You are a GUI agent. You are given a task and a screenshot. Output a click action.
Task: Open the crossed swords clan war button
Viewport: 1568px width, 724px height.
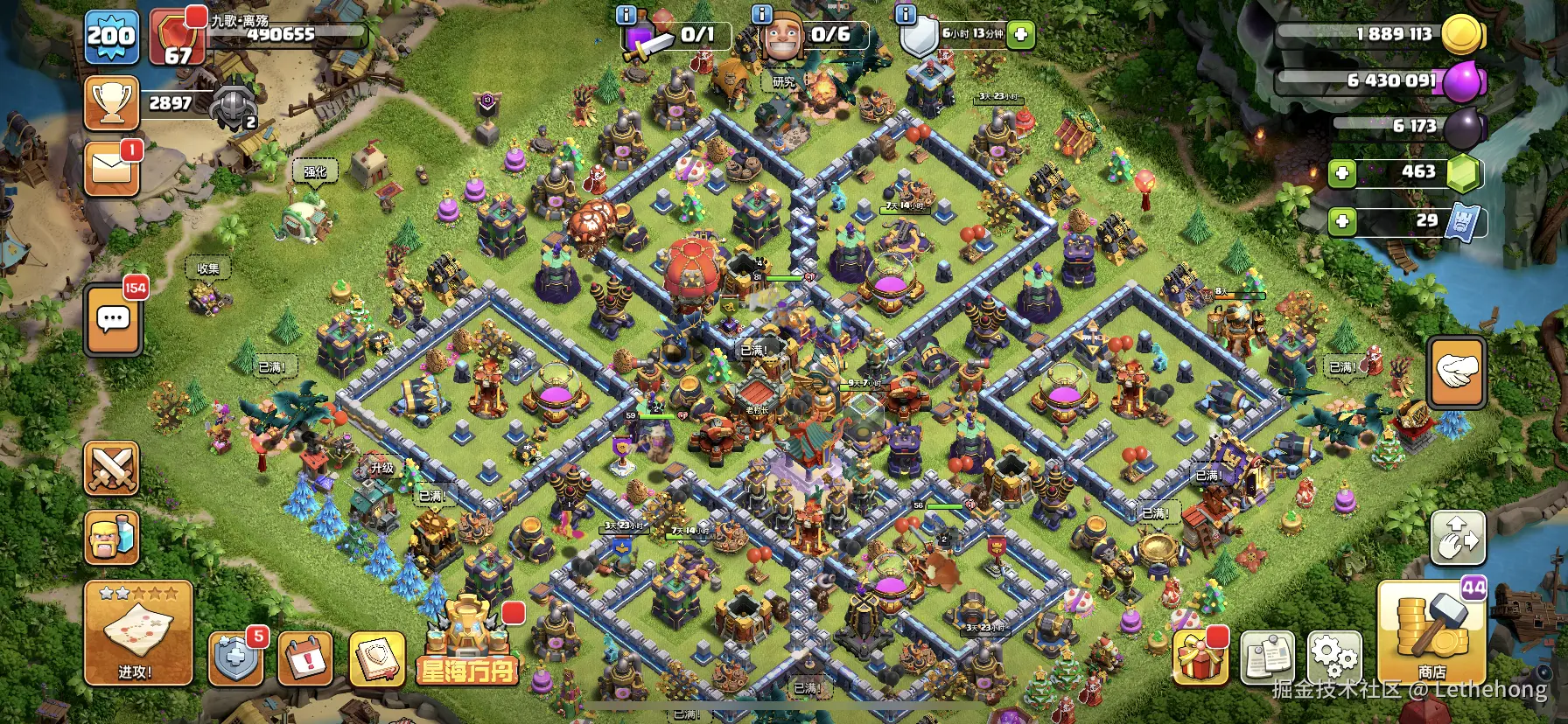[112, 469]
